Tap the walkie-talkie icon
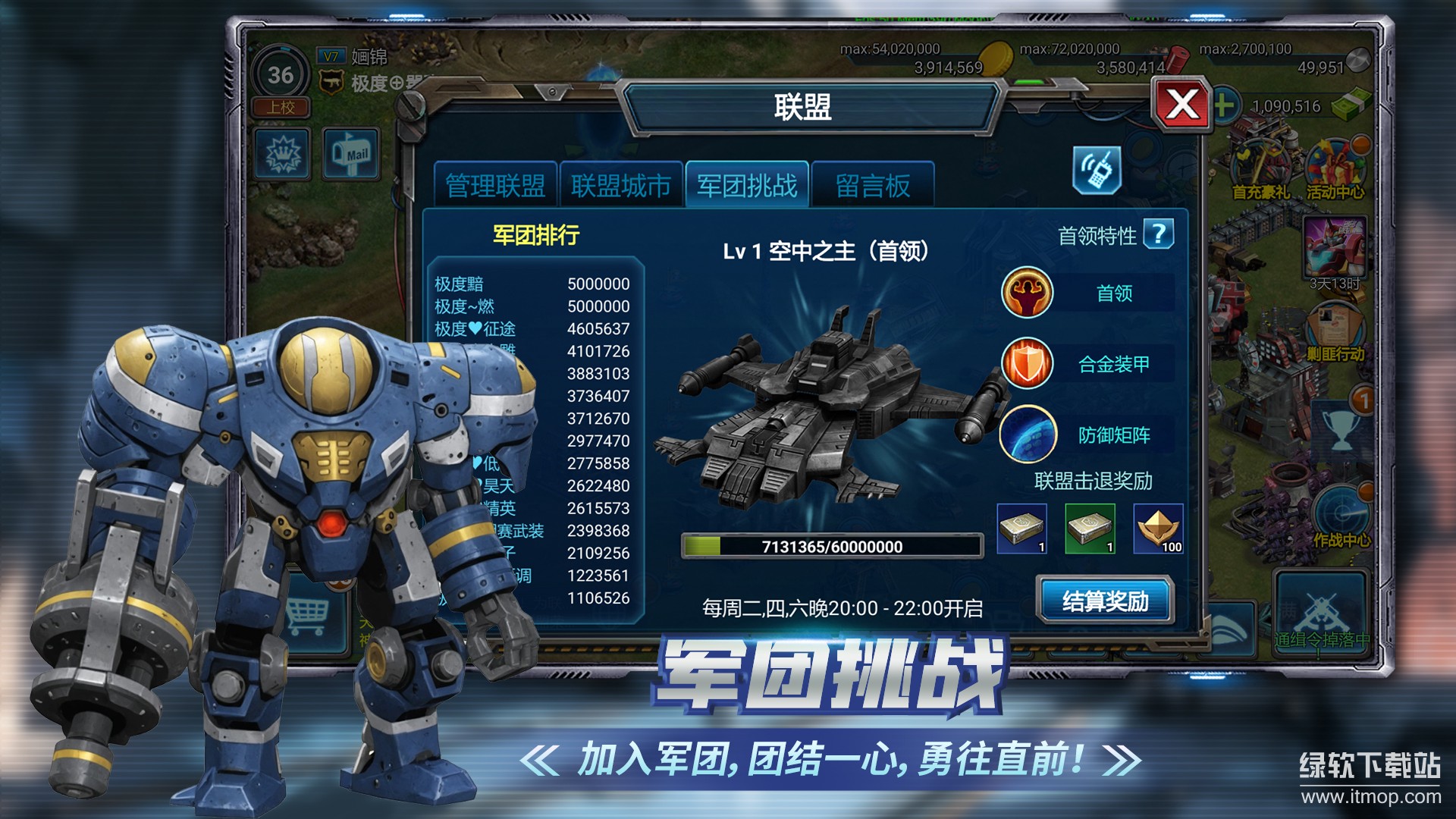Viewport: 1456px width, 819px height. 1097,170
